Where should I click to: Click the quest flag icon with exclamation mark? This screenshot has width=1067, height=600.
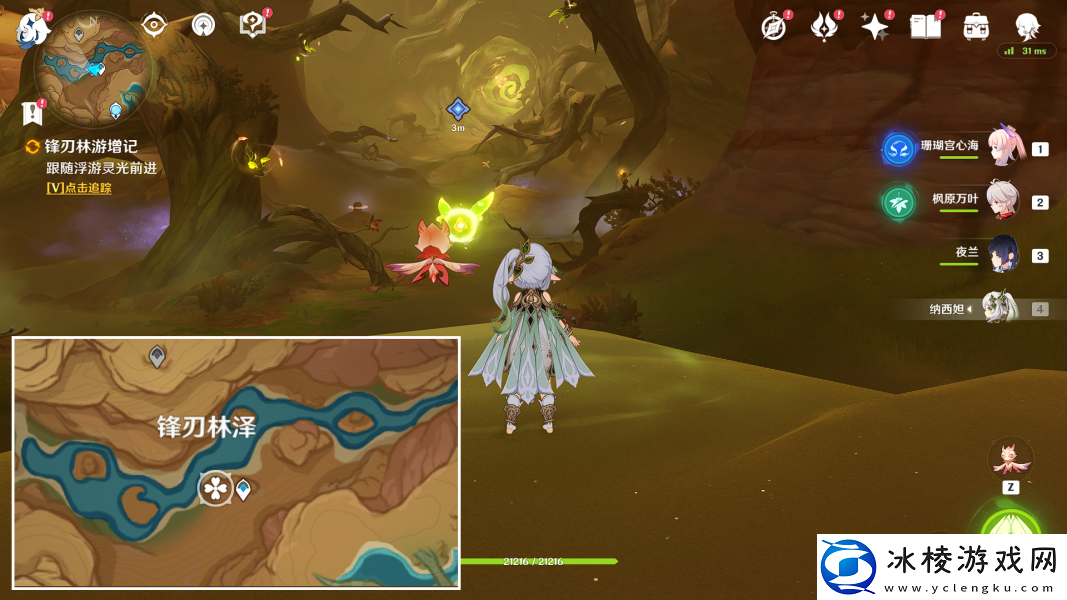point(33,112)
